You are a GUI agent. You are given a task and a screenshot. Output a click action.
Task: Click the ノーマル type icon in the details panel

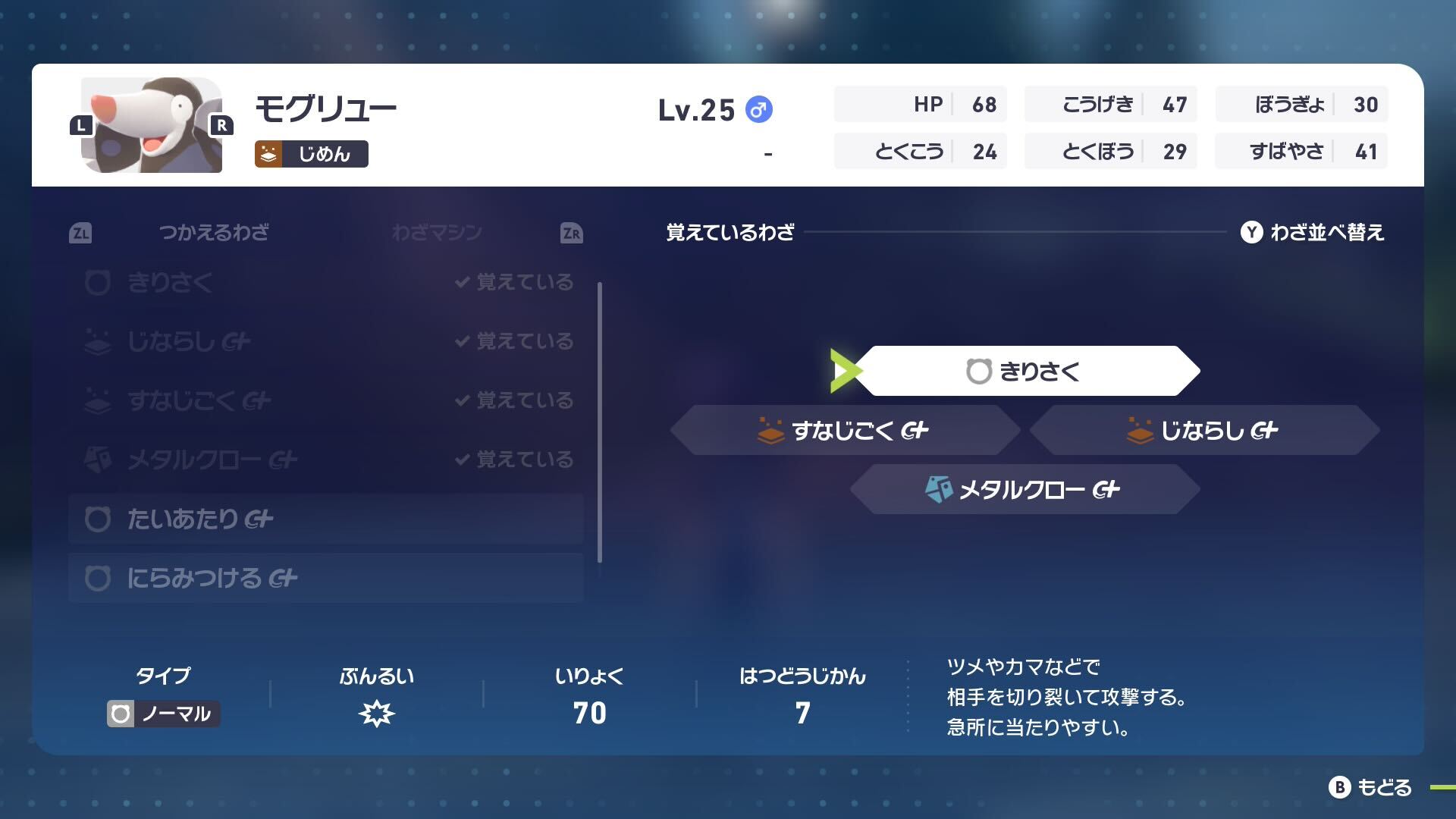point(123,713)
